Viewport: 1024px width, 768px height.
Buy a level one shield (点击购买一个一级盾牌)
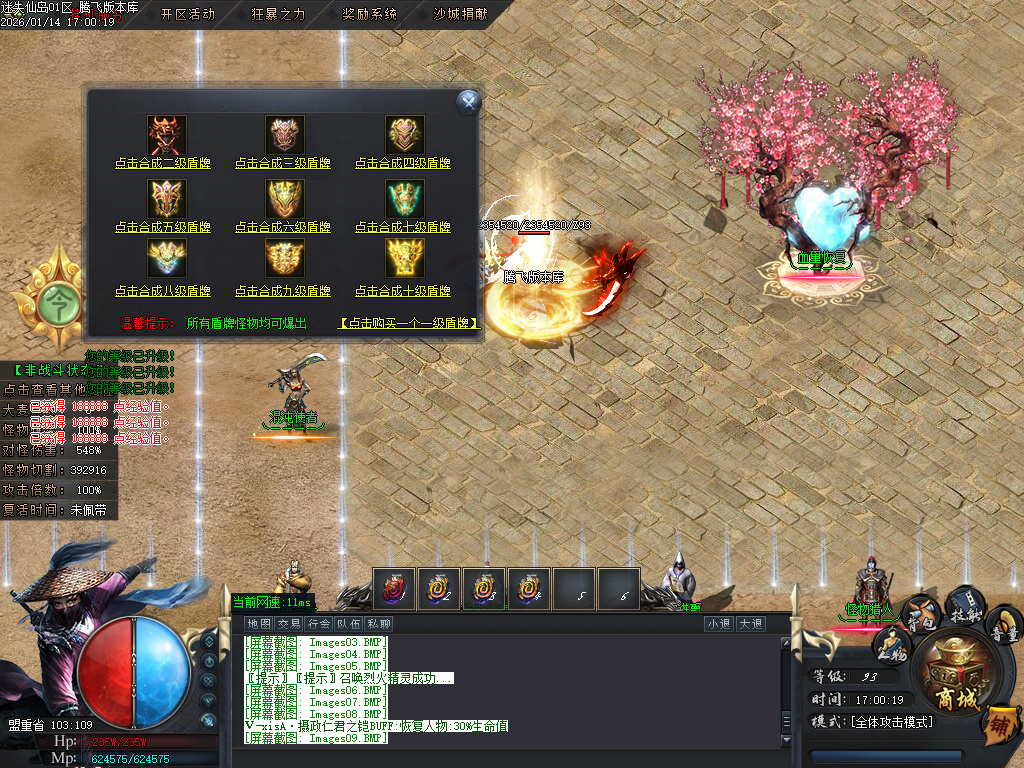[409, 323]
